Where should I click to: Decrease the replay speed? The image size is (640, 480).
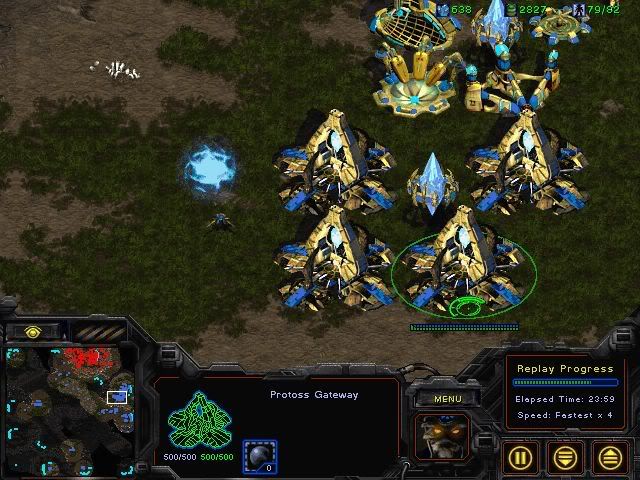567,457
